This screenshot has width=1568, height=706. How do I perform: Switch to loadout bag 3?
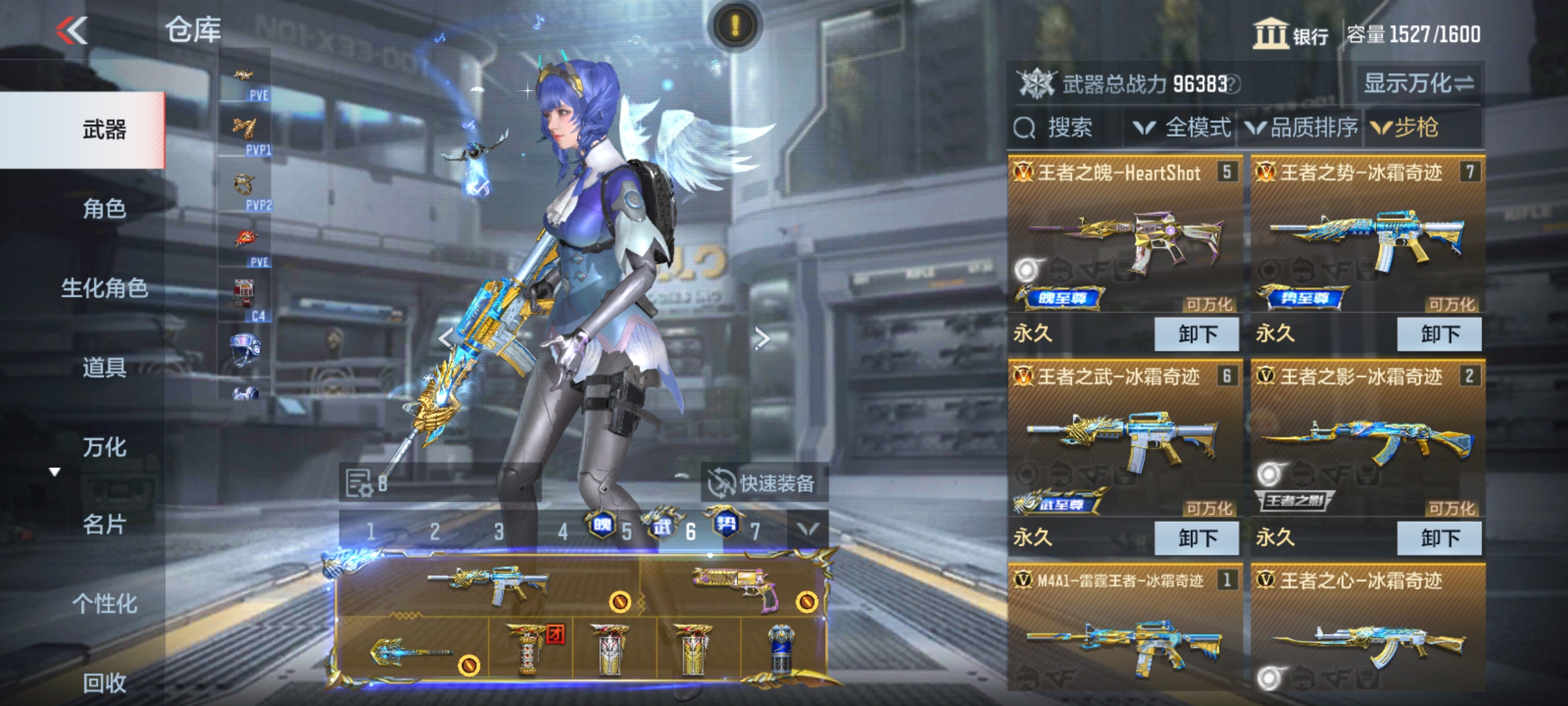498,532
